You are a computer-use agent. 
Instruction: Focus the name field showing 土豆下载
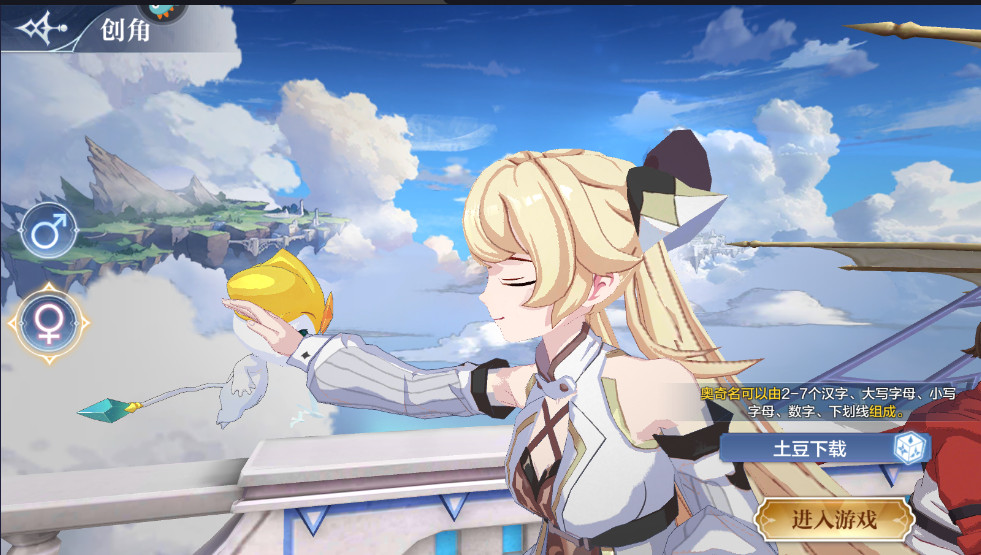pos(808,449)
